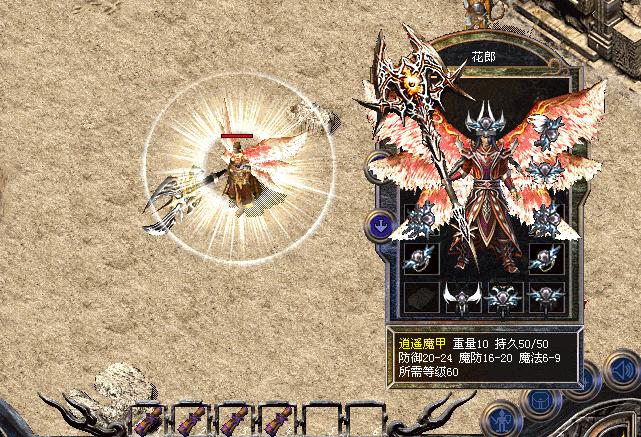Select the white winged helmet equipment slot
The height and width of the screenshot is (437, 641).
pos(461,295)
